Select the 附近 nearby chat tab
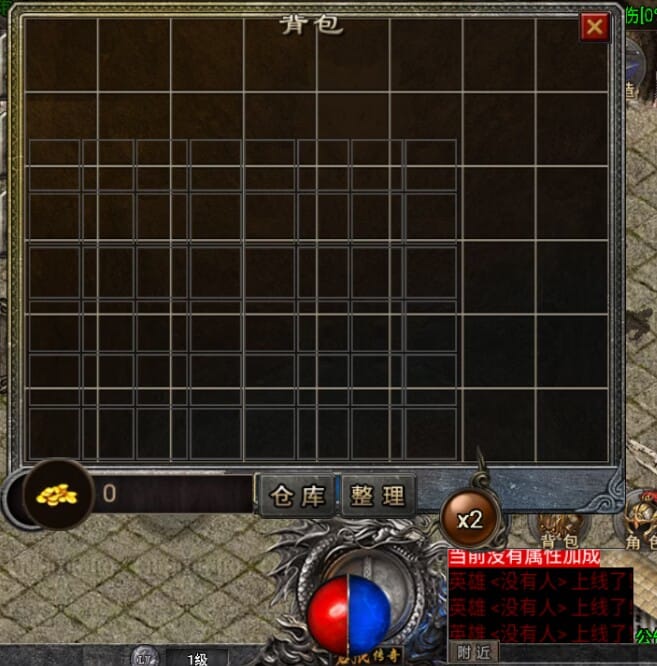 (x=475, y=652)
